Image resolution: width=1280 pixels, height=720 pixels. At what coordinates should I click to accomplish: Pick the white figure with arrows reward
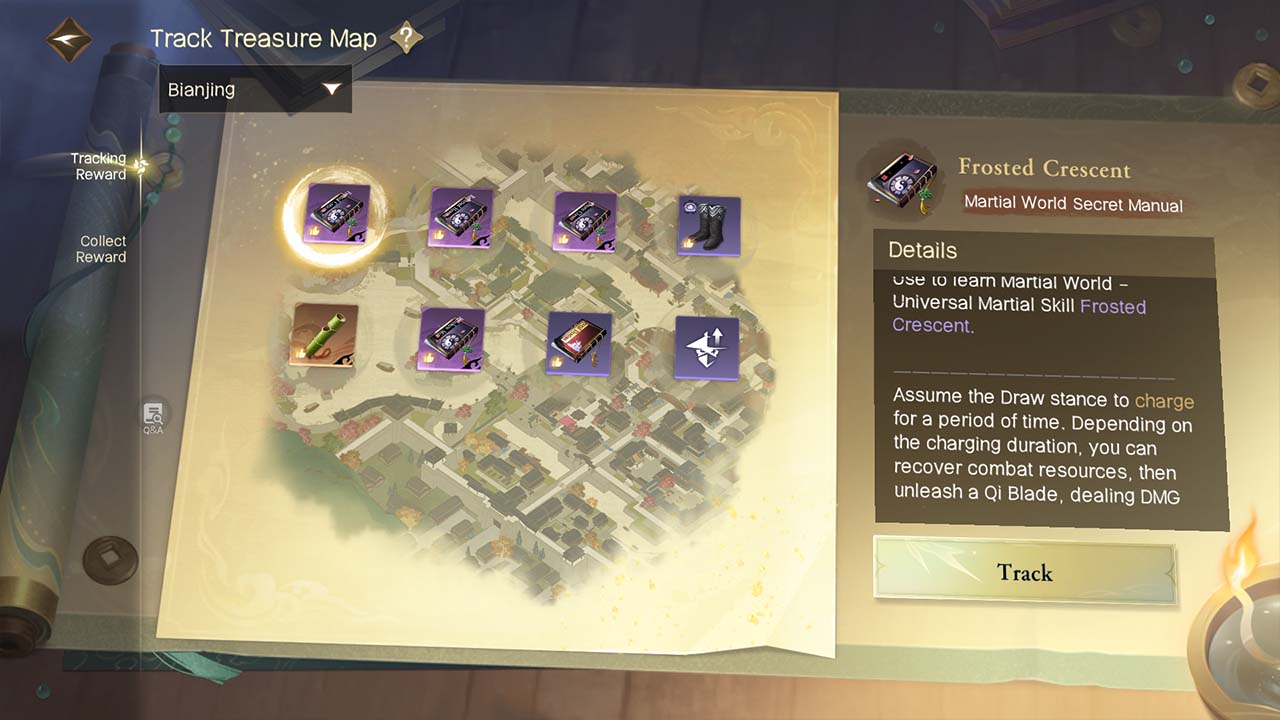(x=706, y=348)
